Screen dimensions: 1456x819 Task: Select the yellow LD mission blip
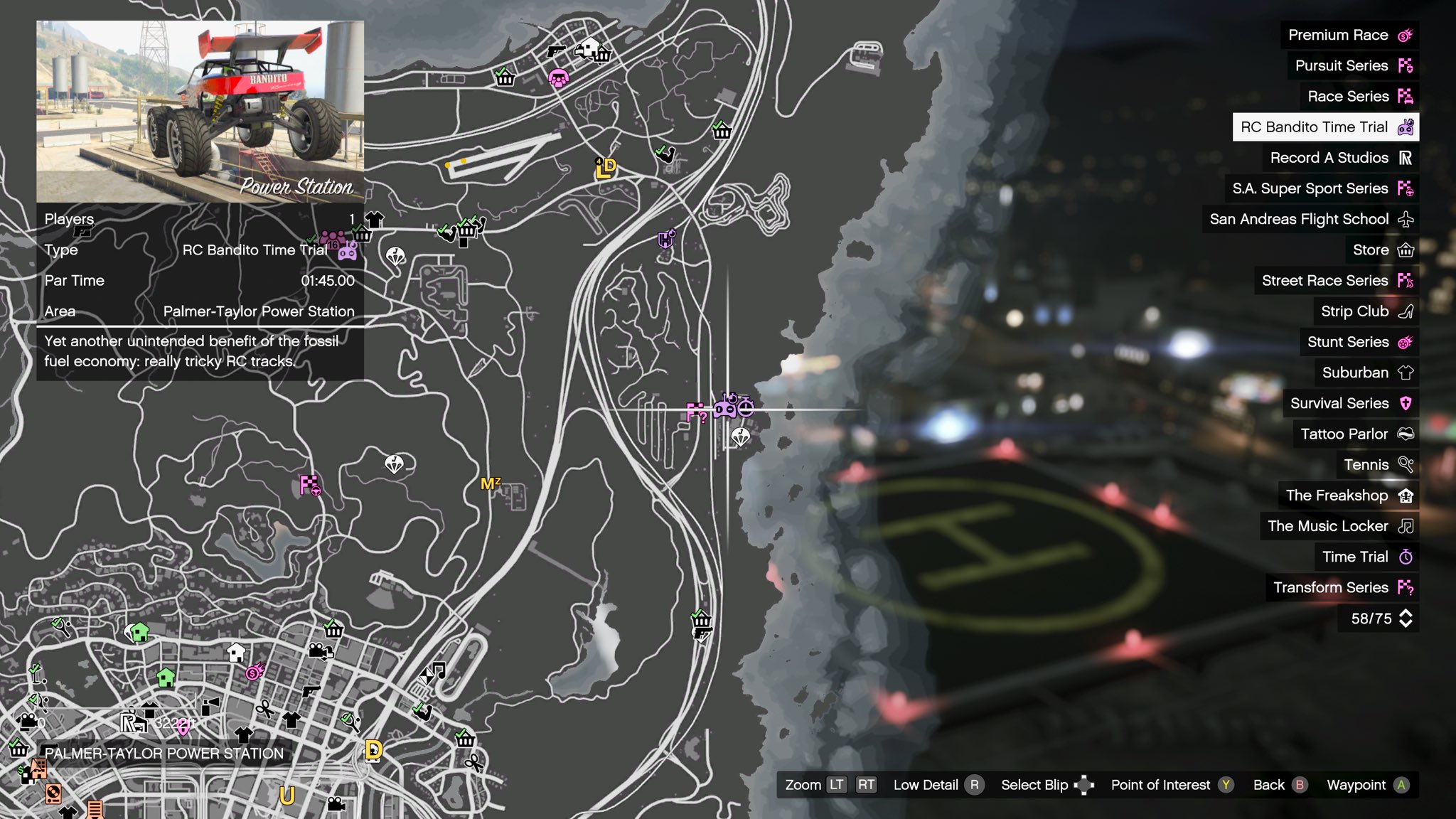605,168
